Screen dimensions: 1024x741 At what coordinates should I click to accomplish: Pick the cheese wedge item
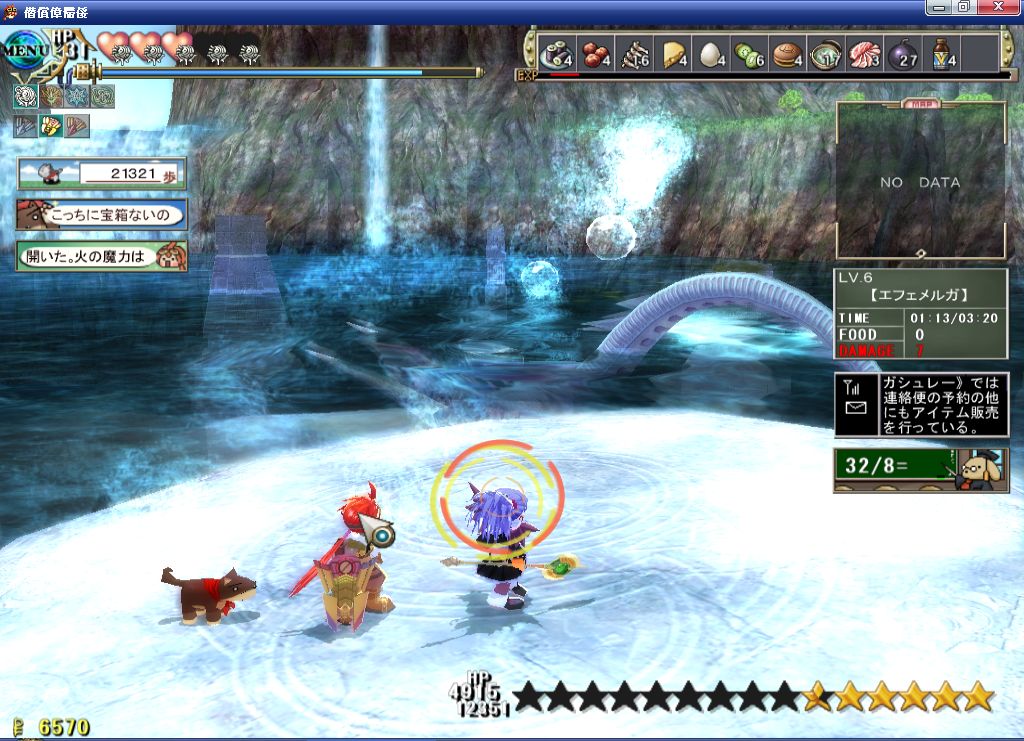pyautogui.click(x=674, y=54)
